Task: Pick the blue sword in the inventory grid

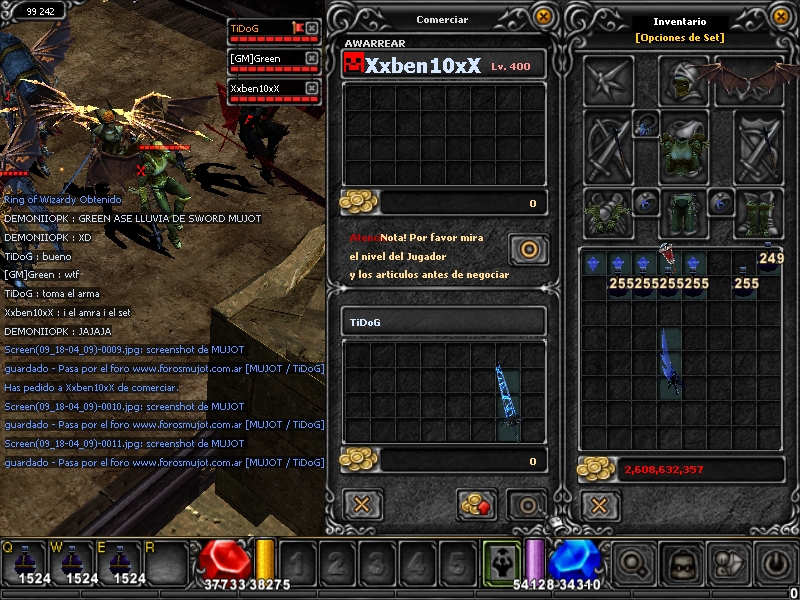Action: [668, 364]
